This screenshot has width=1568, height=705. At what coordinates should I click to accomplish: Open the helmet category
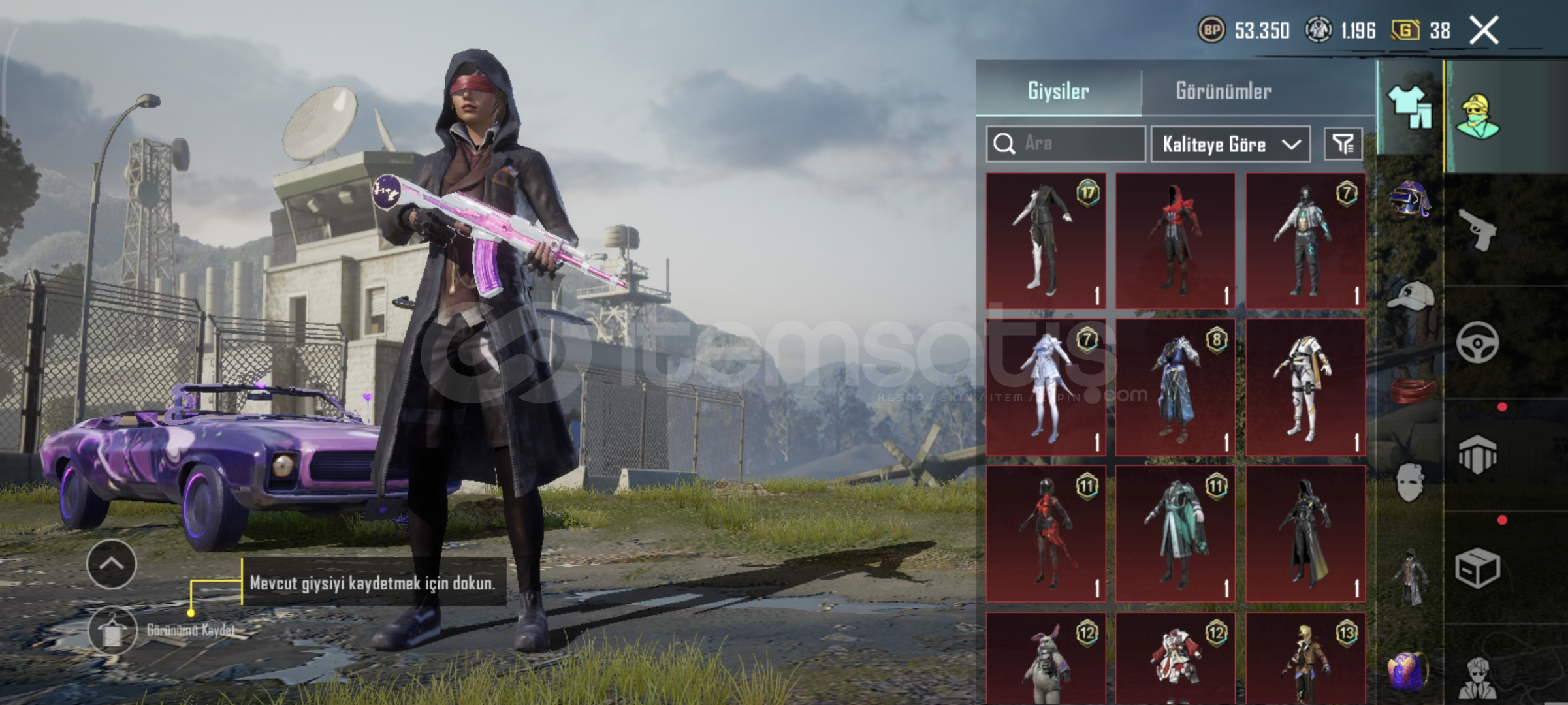[x=1409, y=200]
